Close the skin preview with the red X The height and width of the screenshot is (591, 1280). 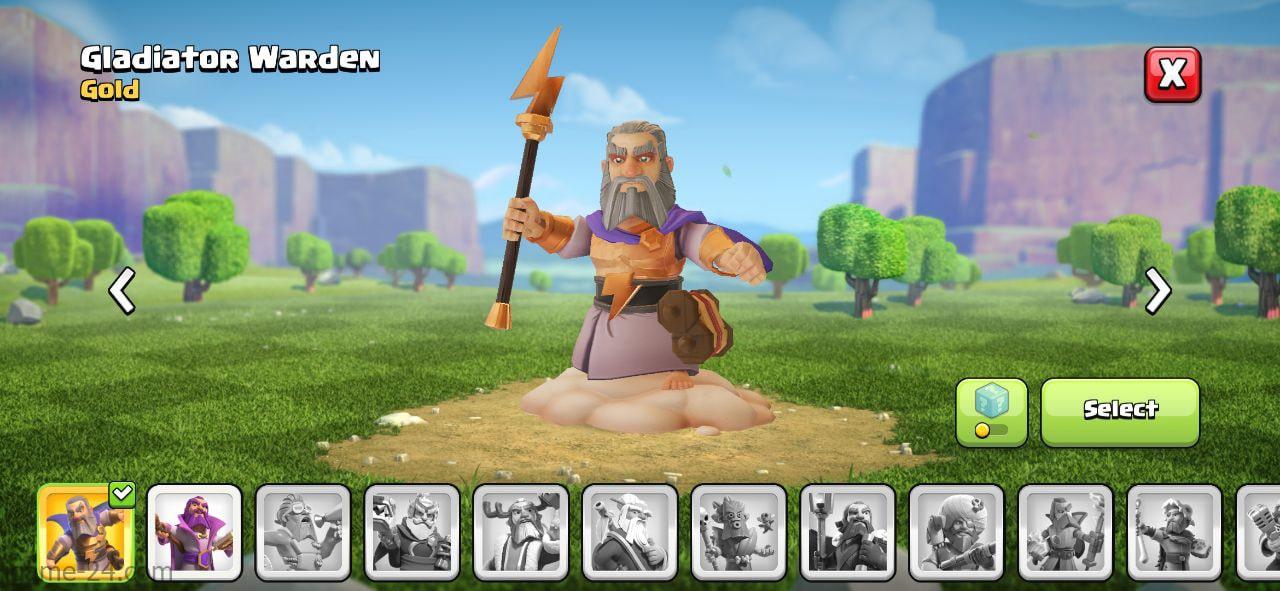pyautogui.click(x=1172, y=74)
